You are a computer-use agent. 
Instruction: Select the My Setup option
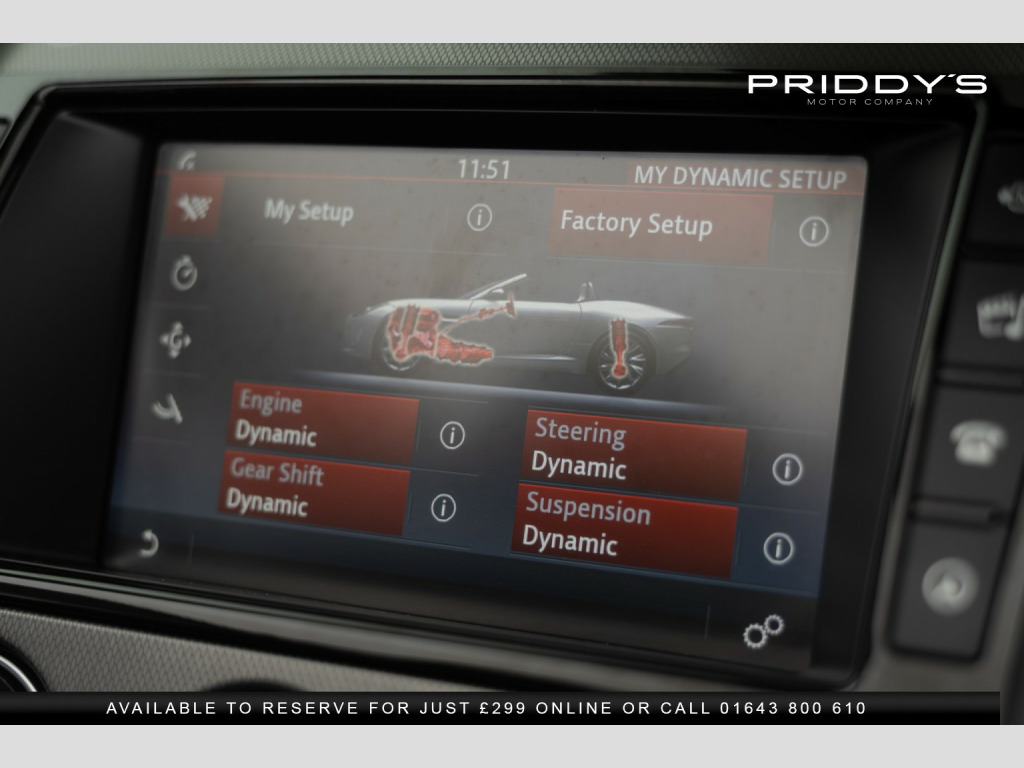309,212
